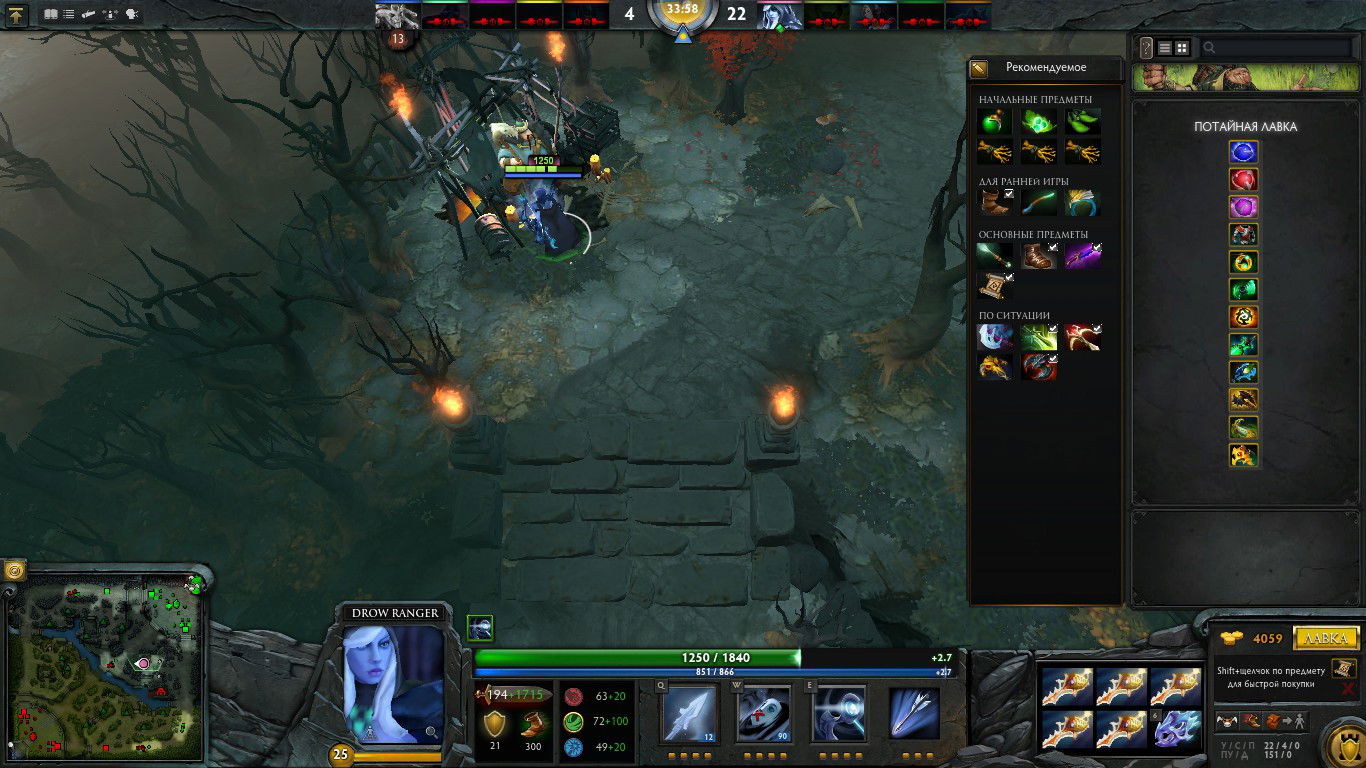The image size is (1366, 768).
Task: Select the red Vitality Booster in secret shop
Action: [x=1244, y=180]
